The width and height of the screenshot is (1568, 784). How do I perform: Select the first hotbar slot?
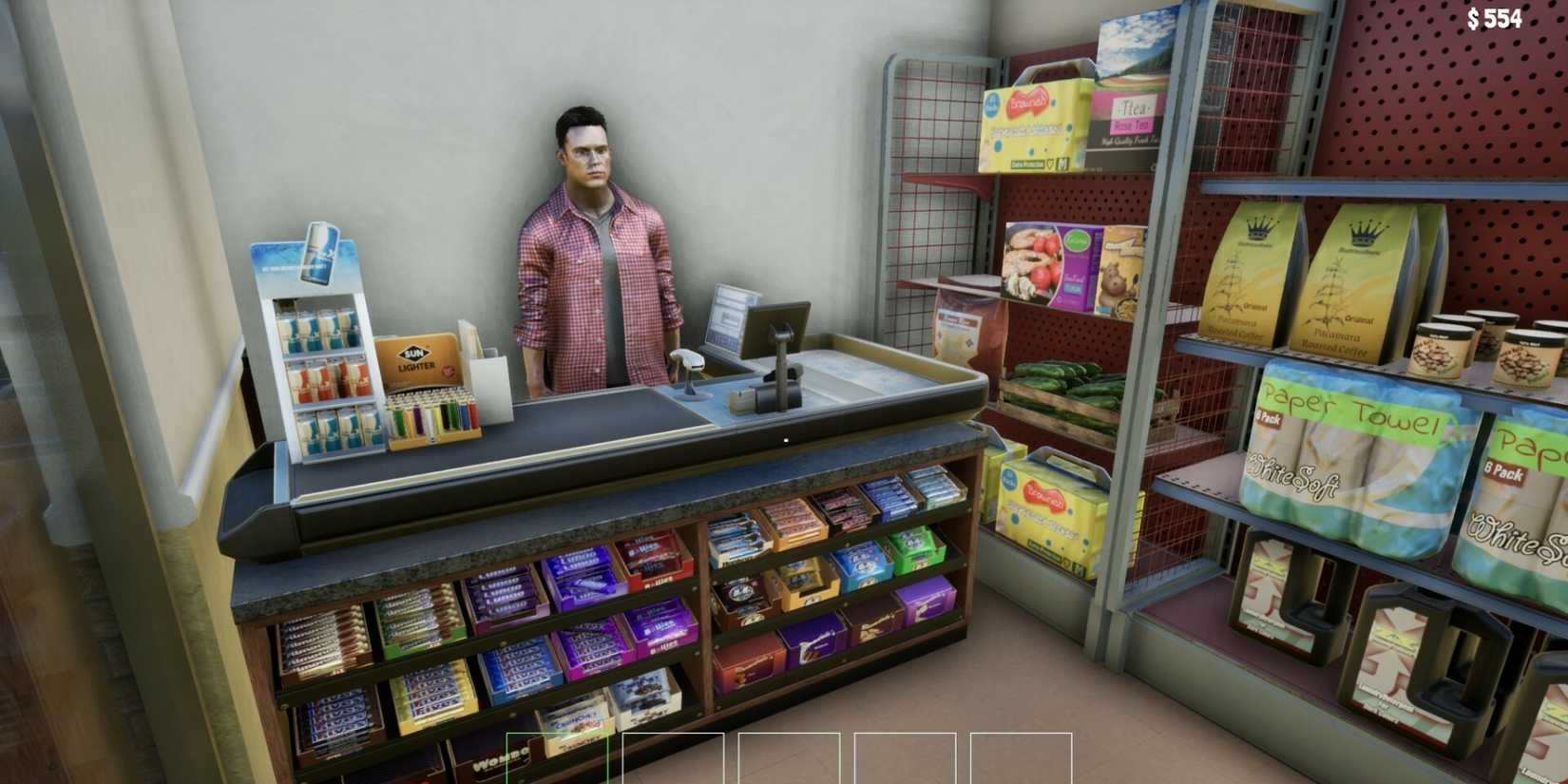[x=558, y=760]
